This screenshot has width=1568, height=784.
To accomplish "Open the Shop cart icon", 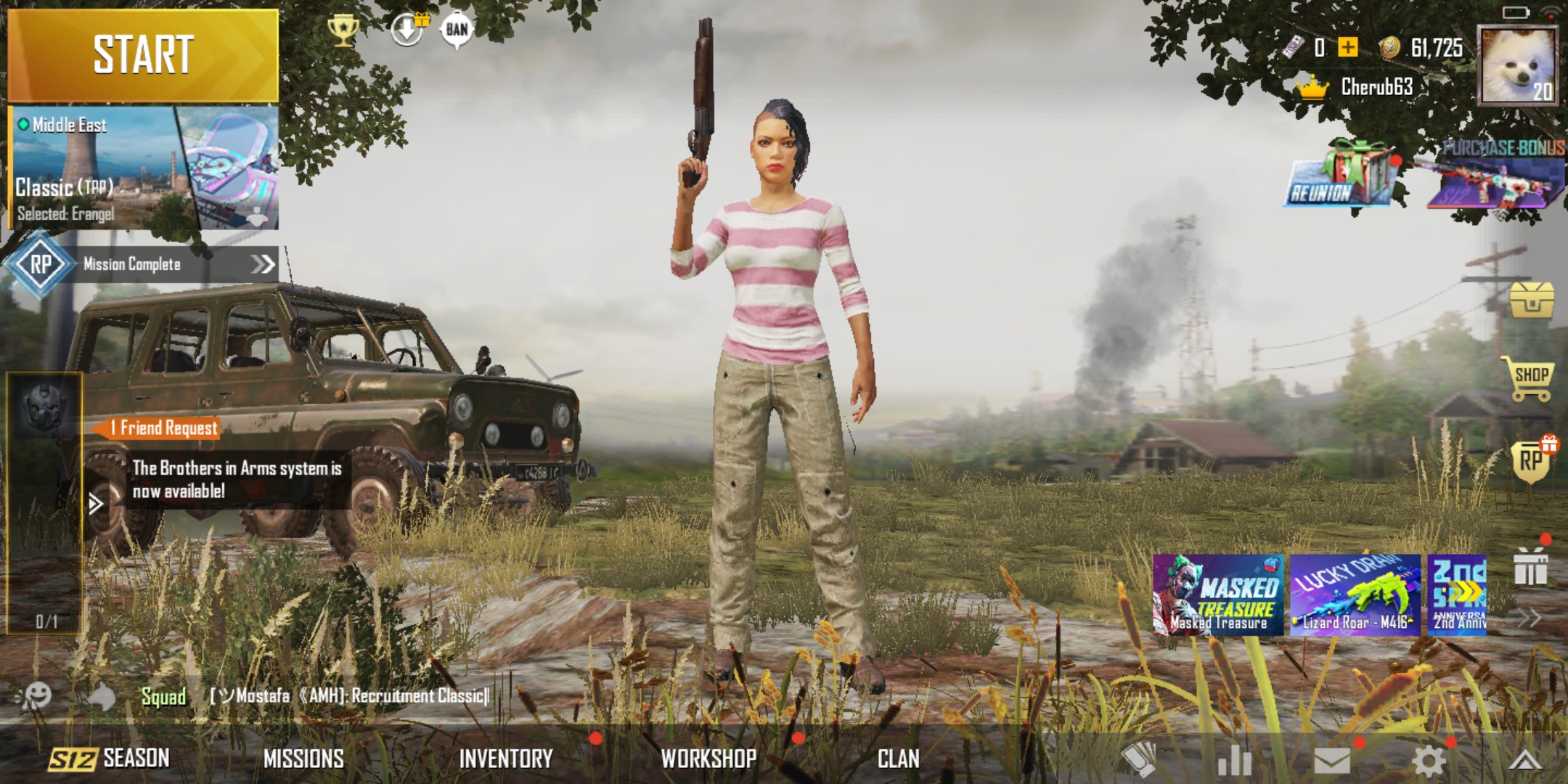I will coord(1530,377).
